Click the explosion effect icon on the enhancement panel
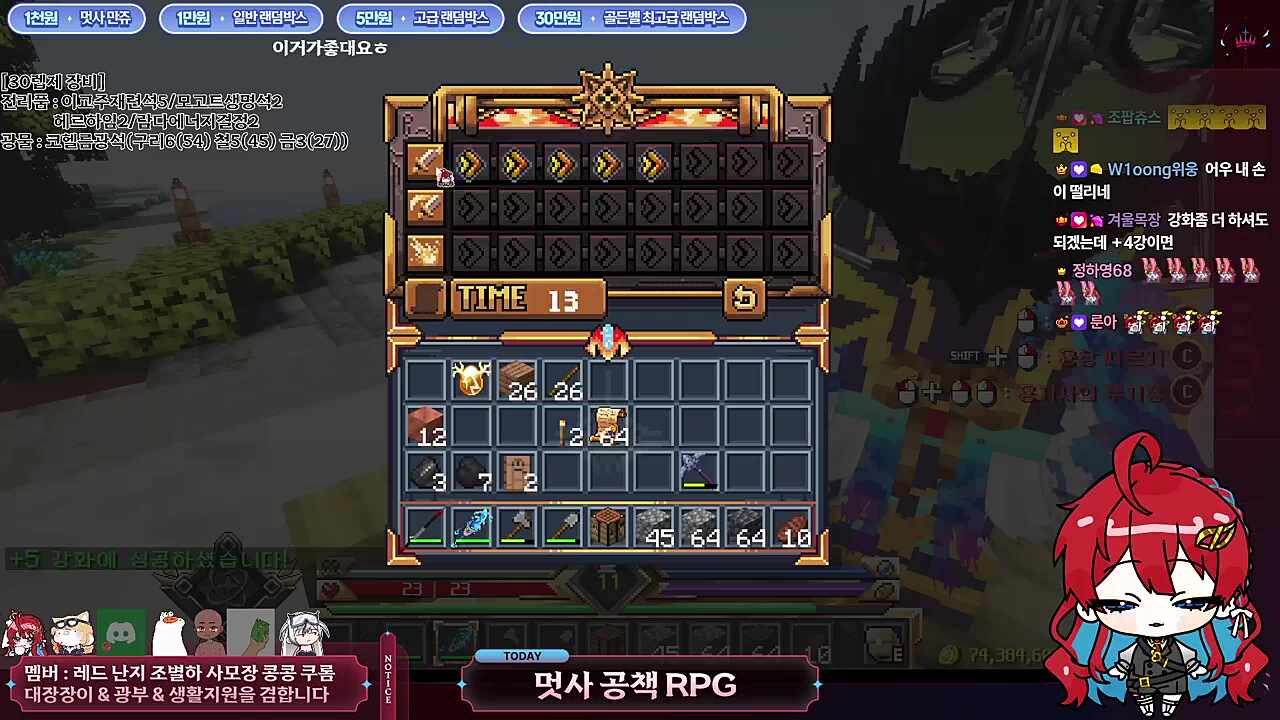This screenshot has width=1280, height=720. [x=425, y=250]
